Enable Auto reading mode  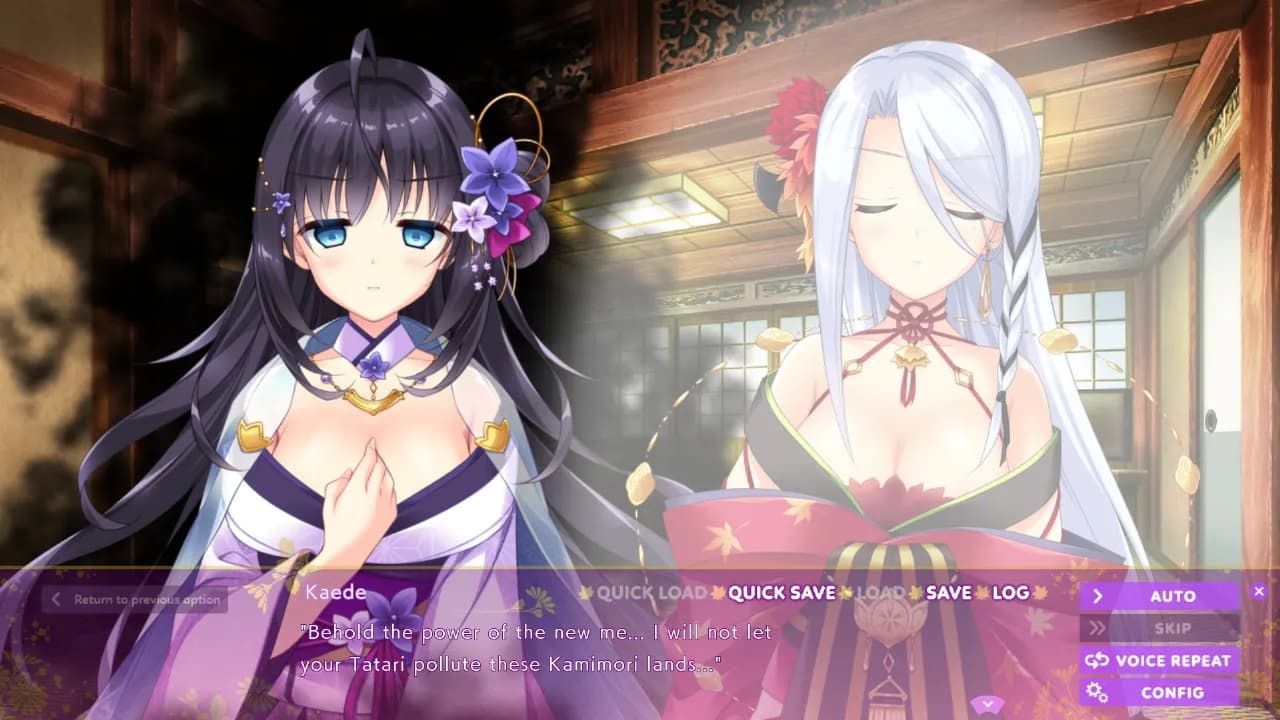(x=1172, y=597)
